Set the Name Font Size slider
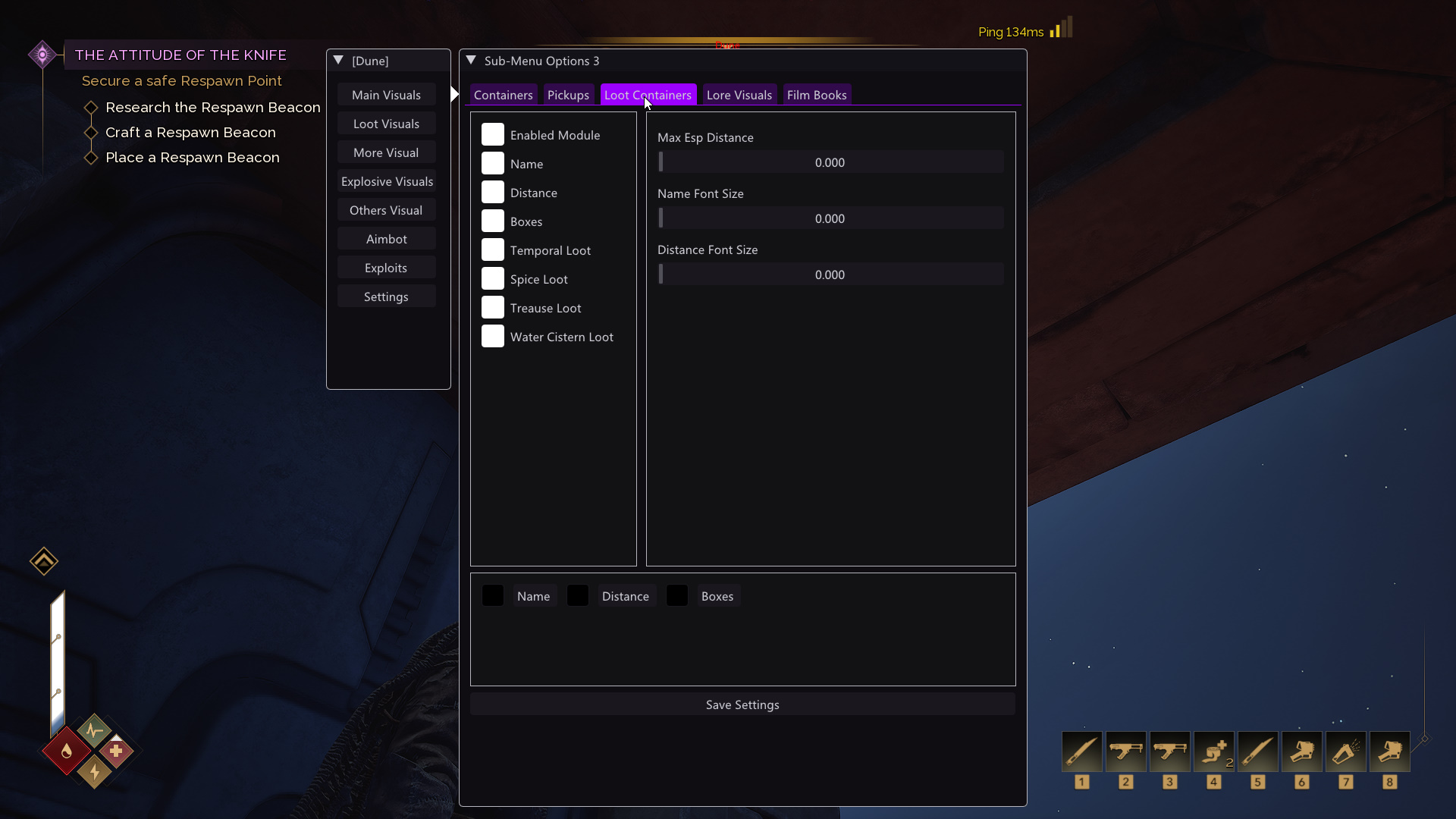Screen dimensions: 1456x819 tap(830, 218)
